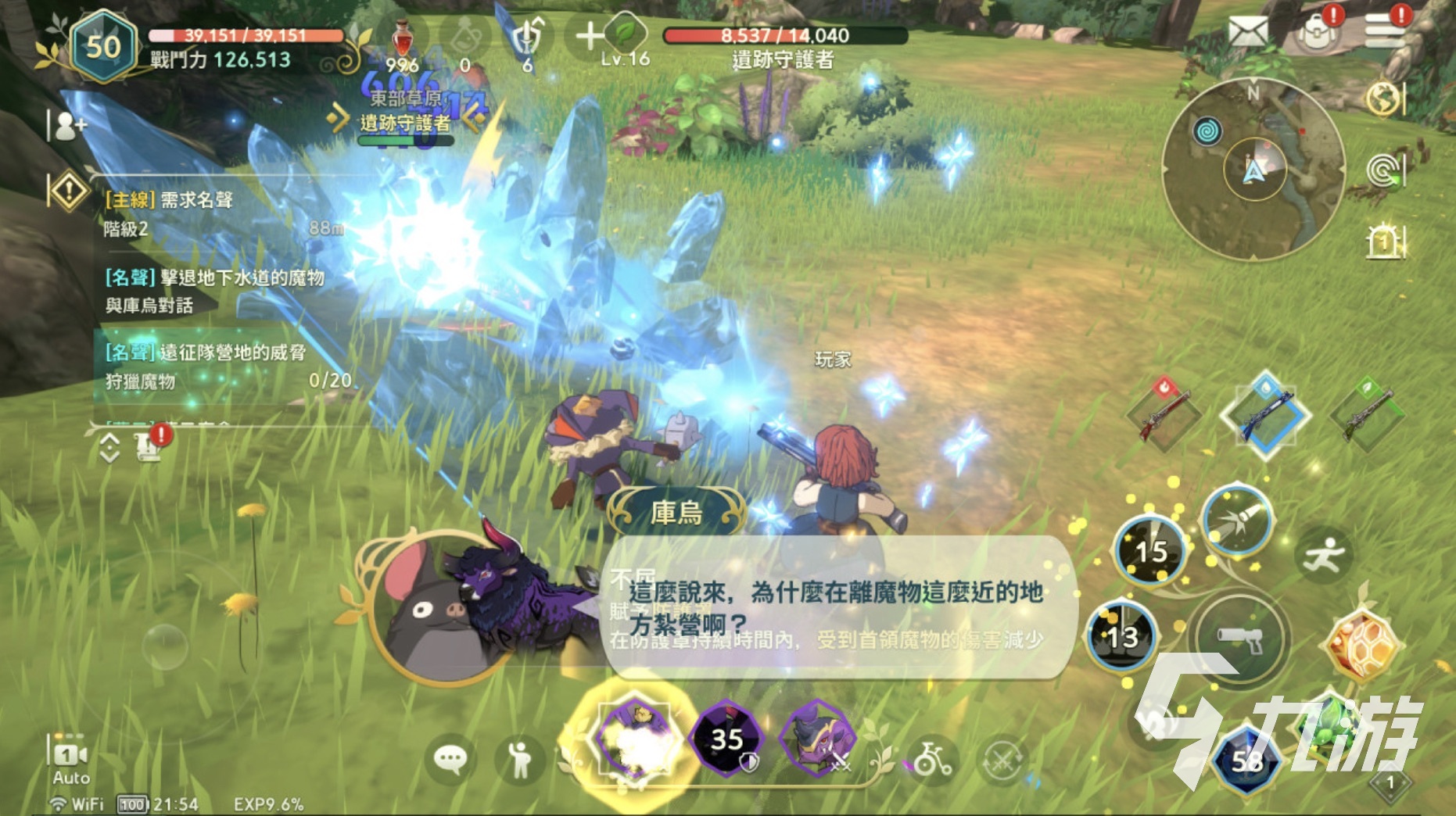The image size is (1456, 816).
Task: Select the 擊退地下水道的魔物 quest entry
Action: tap(215, 291)
